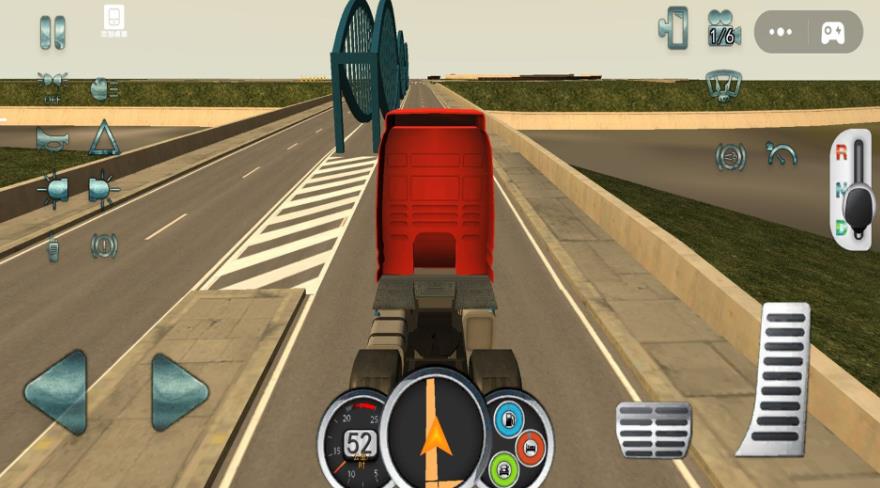Click the game controller overlay button
Viewport: 880px width, 488px height.
point(832,32)
